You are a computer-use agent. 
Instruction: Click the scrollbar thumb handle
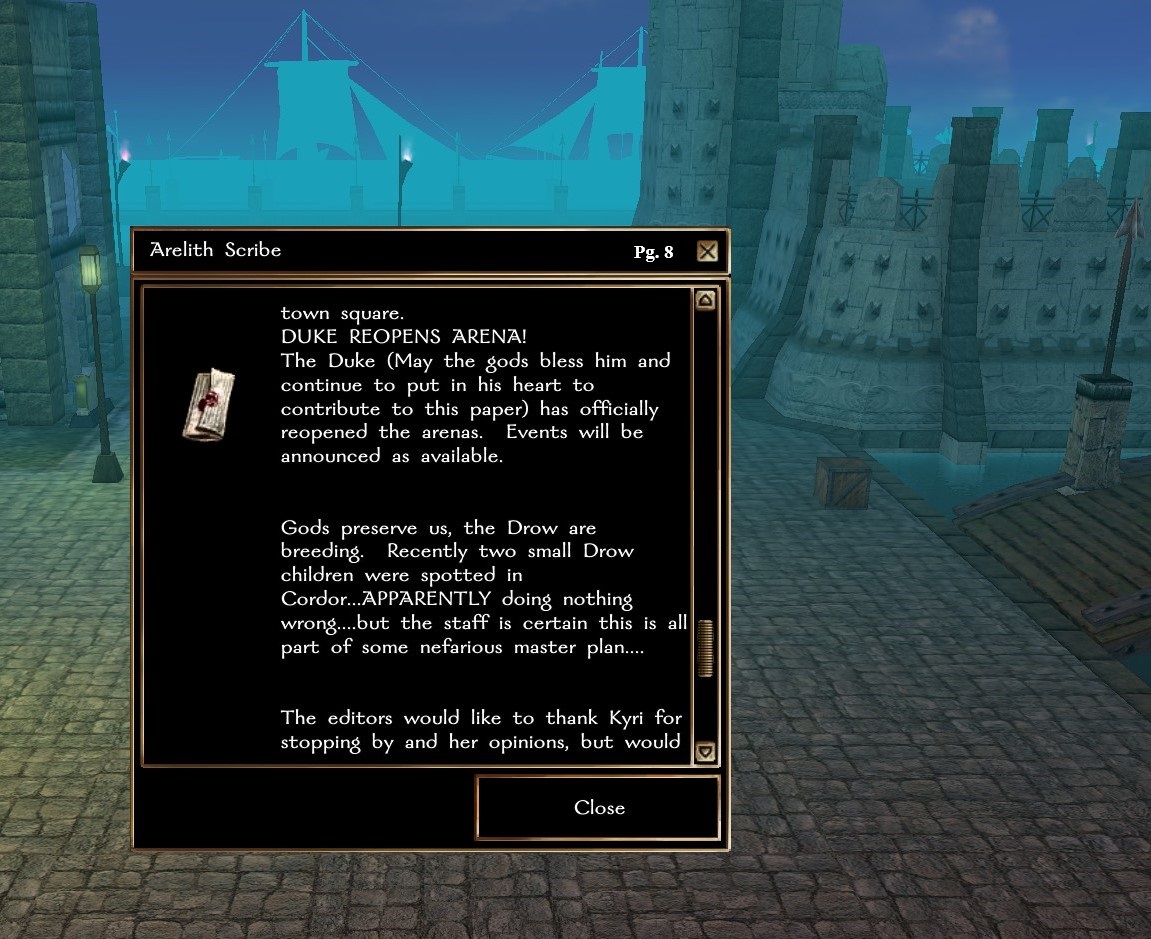(x=705, y=648)
